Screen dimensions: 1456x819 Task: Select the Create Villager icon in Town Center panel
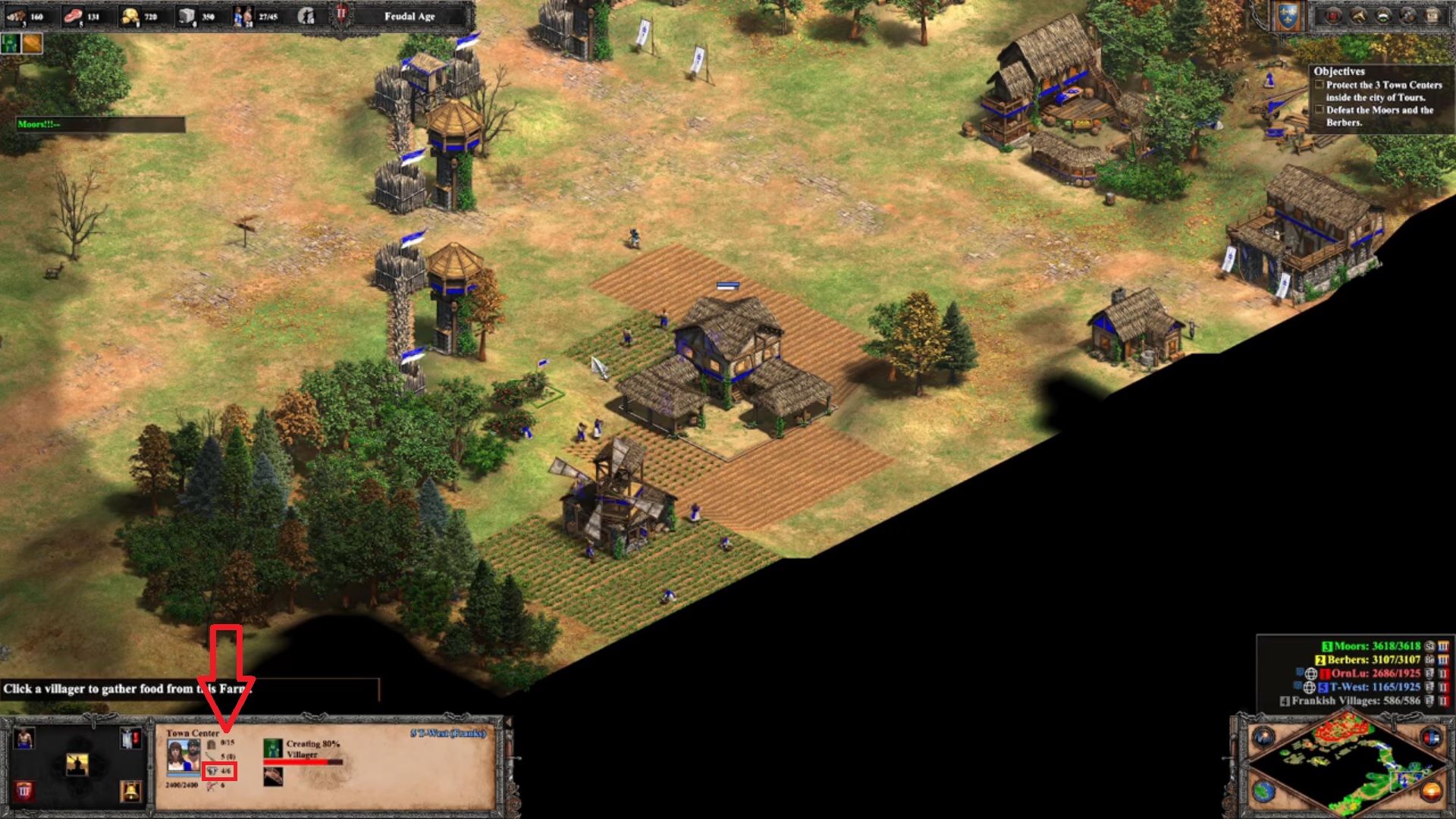pyautogui.click(x=24, y=739)
